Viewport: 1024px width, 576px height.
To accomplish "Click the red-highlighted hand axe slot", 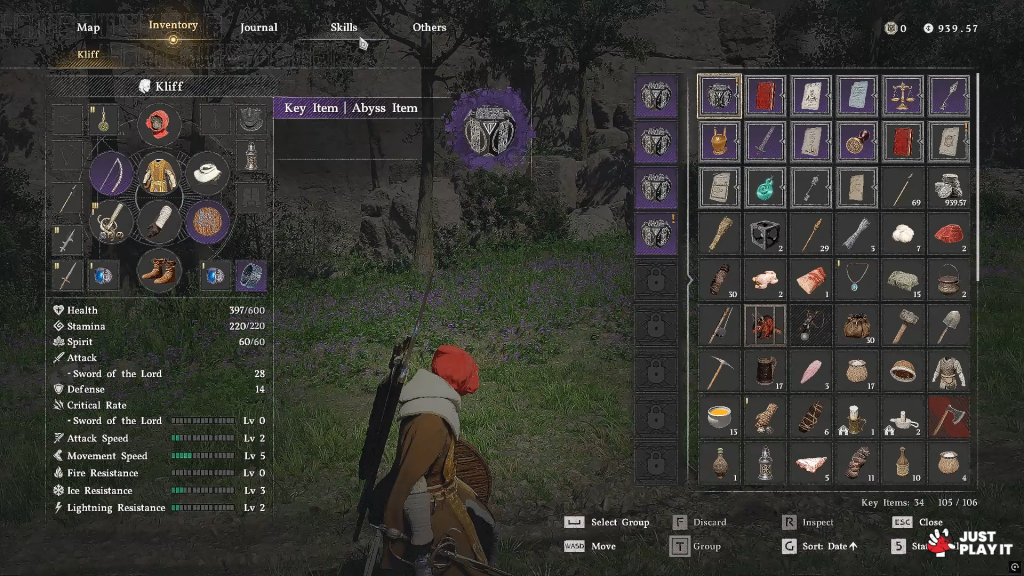I will 948,416.
